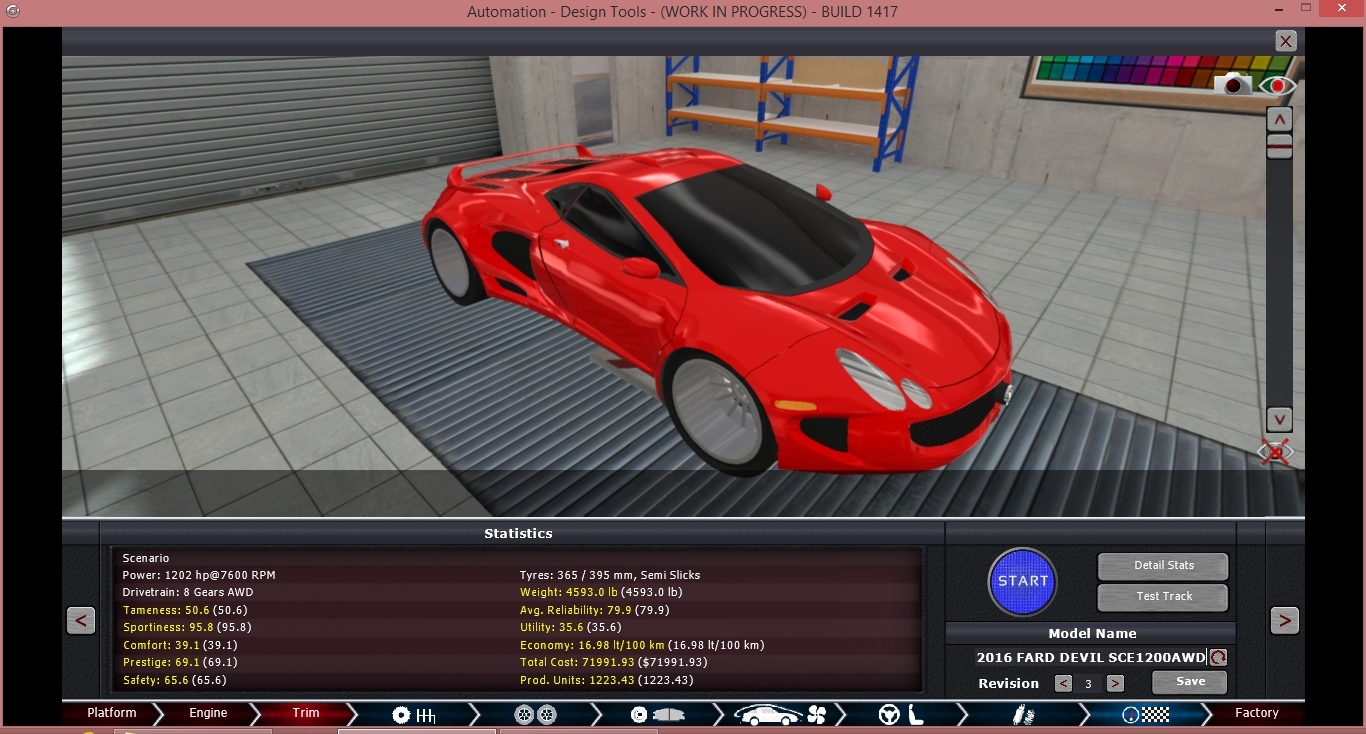1366x734 pixels.
Task: Open the Detail Stats panel
Action: [1163, 566]
